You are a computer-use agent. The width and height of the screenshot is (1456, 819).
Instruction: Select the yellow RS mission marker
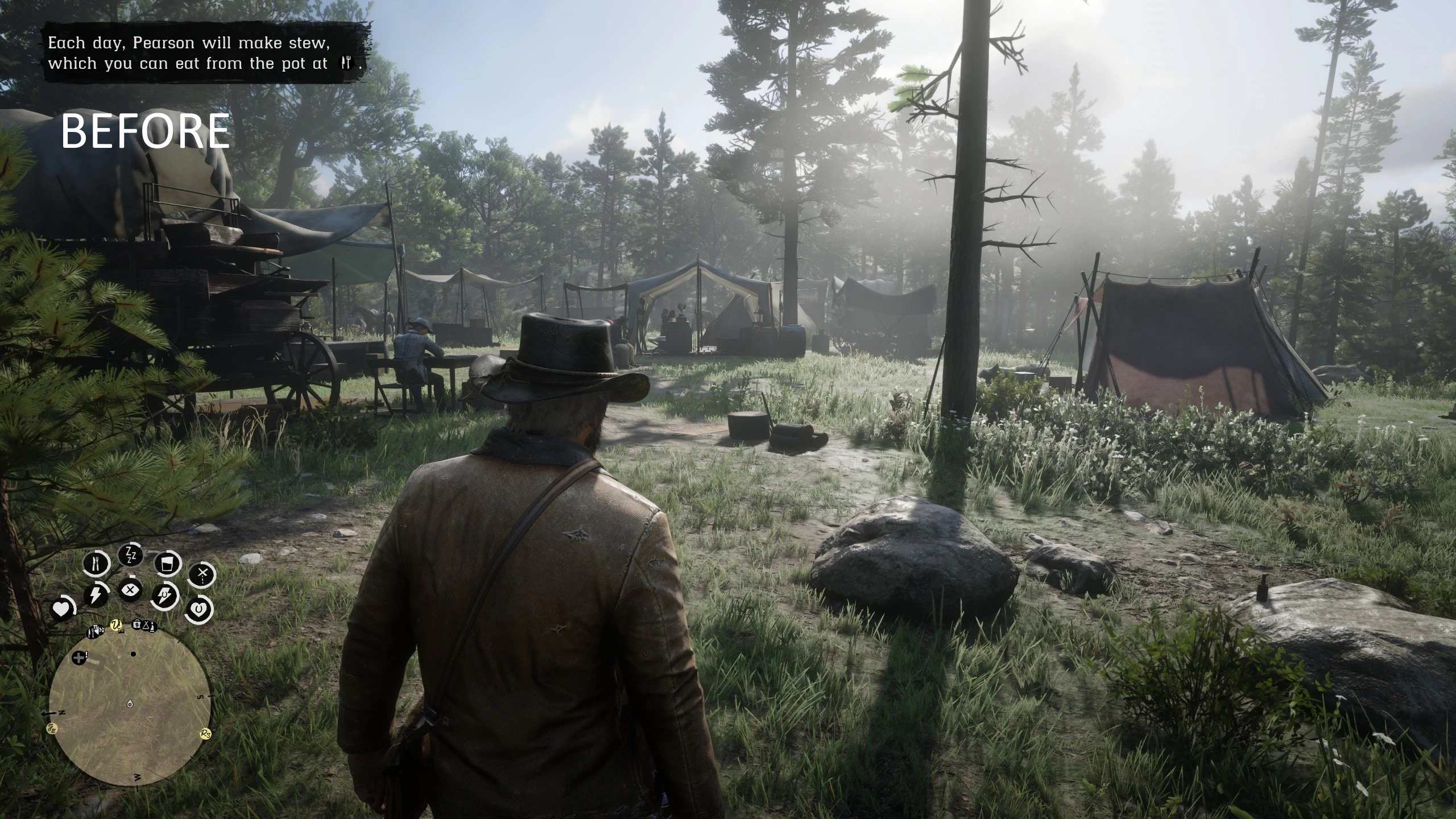(x=206, y=734)
